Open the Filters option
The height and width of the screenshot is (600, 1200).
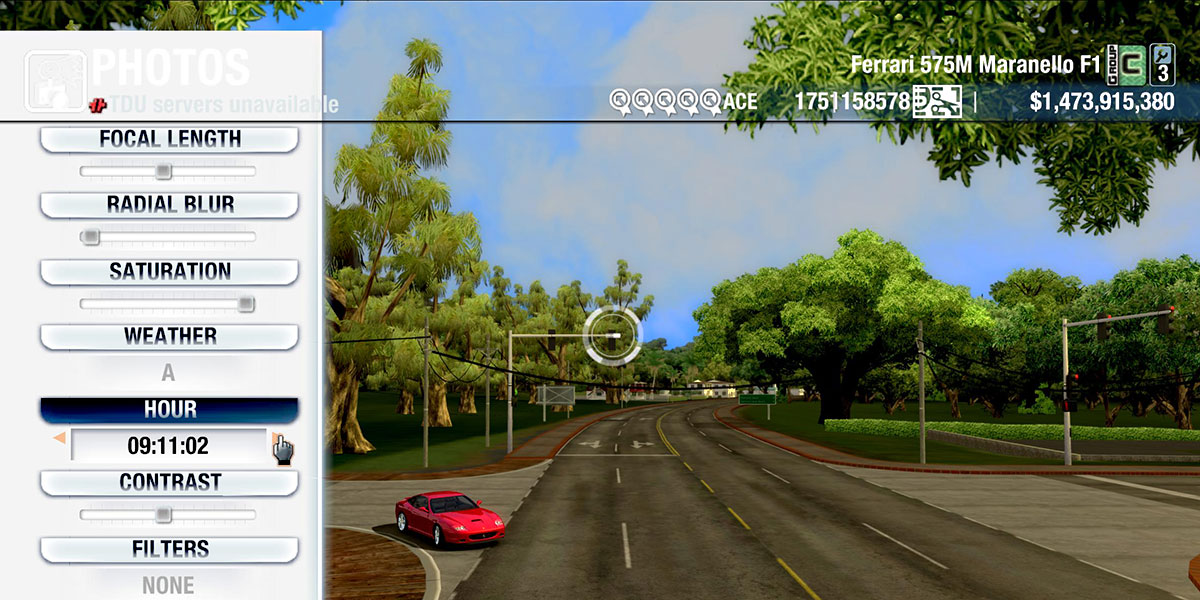click(x=169, y=550)
